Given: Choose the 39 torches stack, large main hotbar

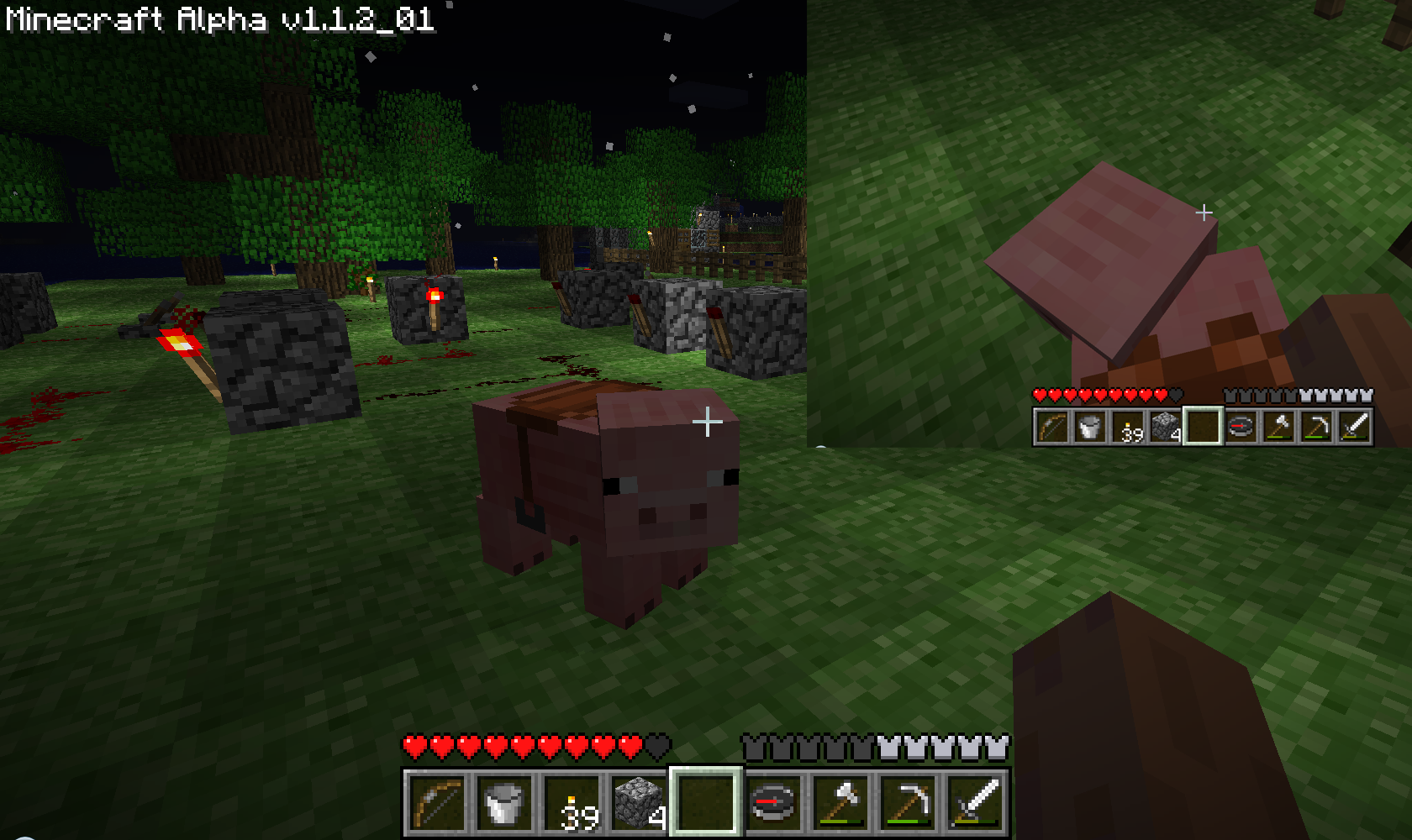Looking at the screenshot, I should click(572, 802).
